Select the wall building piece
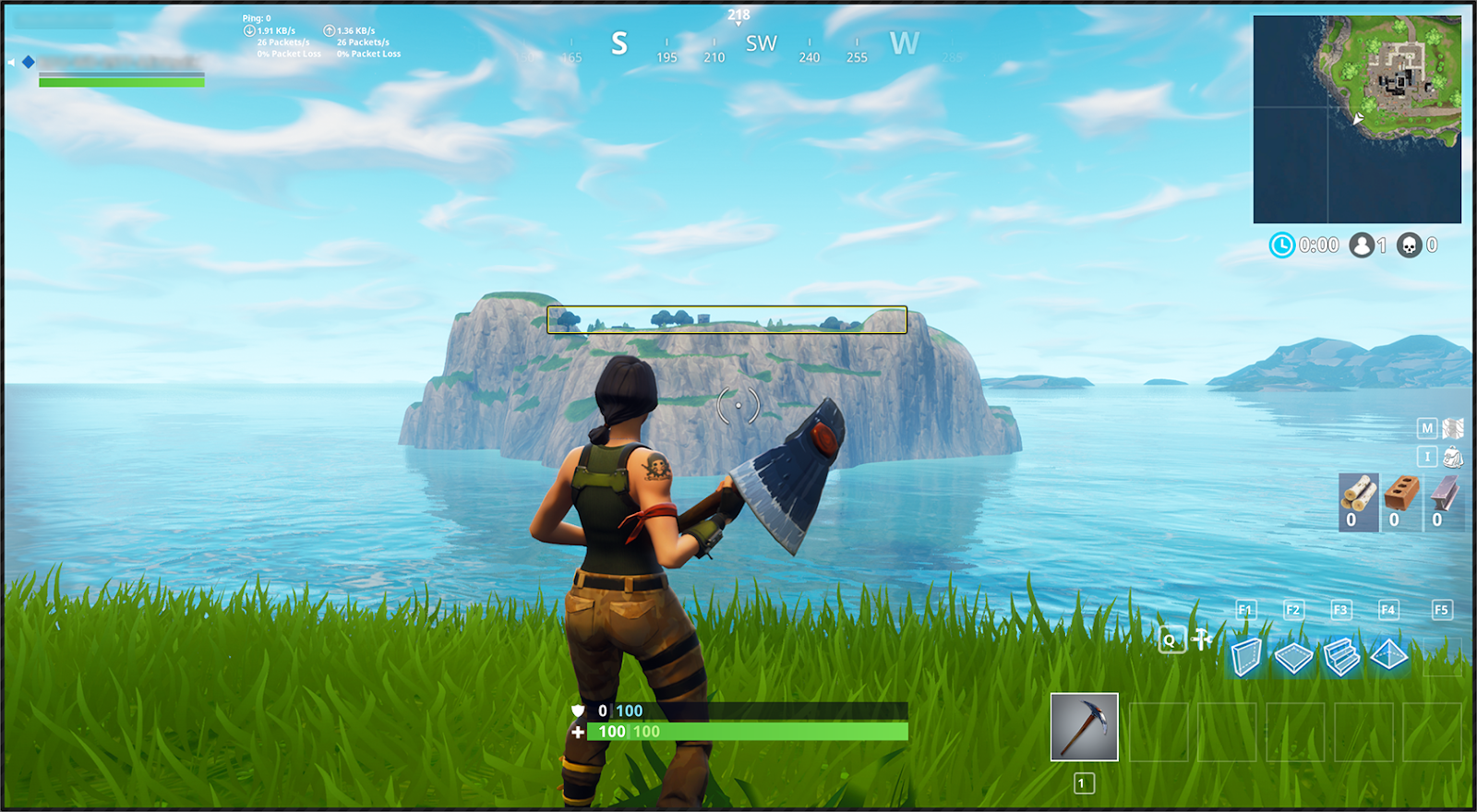This screenshot has width=1477, height=812. click(x=1246, y=657)
